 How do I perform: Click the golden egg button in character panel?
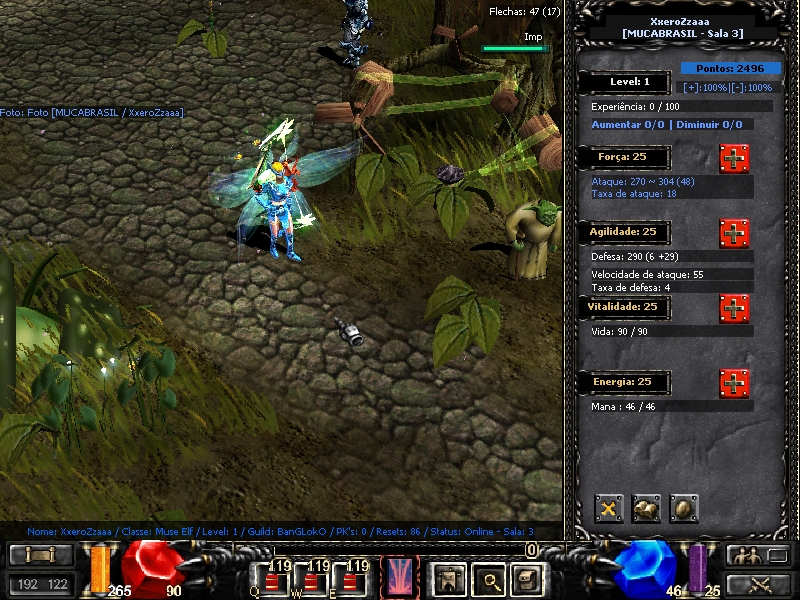tap(684, 509)
